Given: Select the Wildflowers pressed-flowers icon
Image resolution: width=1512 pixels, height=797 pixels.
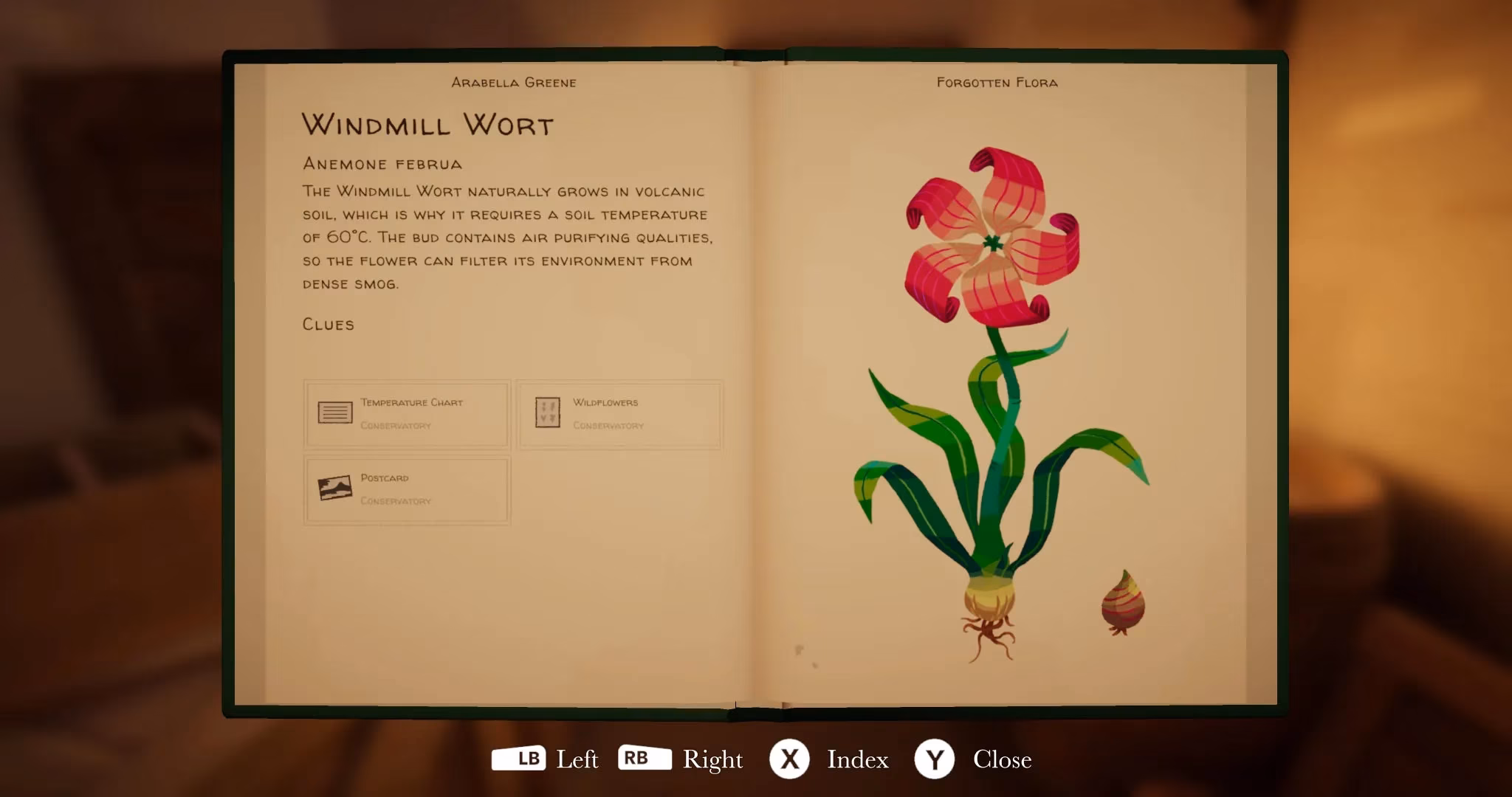Looking at the screenshot, I should pos(549,412).
